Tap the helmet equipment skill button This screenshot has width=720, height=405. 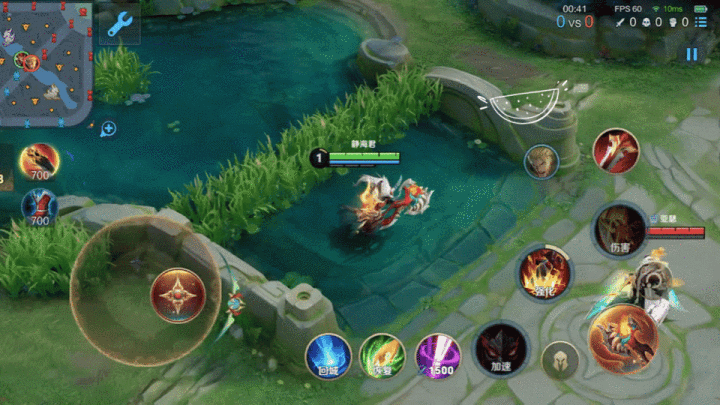click(560, 360)
